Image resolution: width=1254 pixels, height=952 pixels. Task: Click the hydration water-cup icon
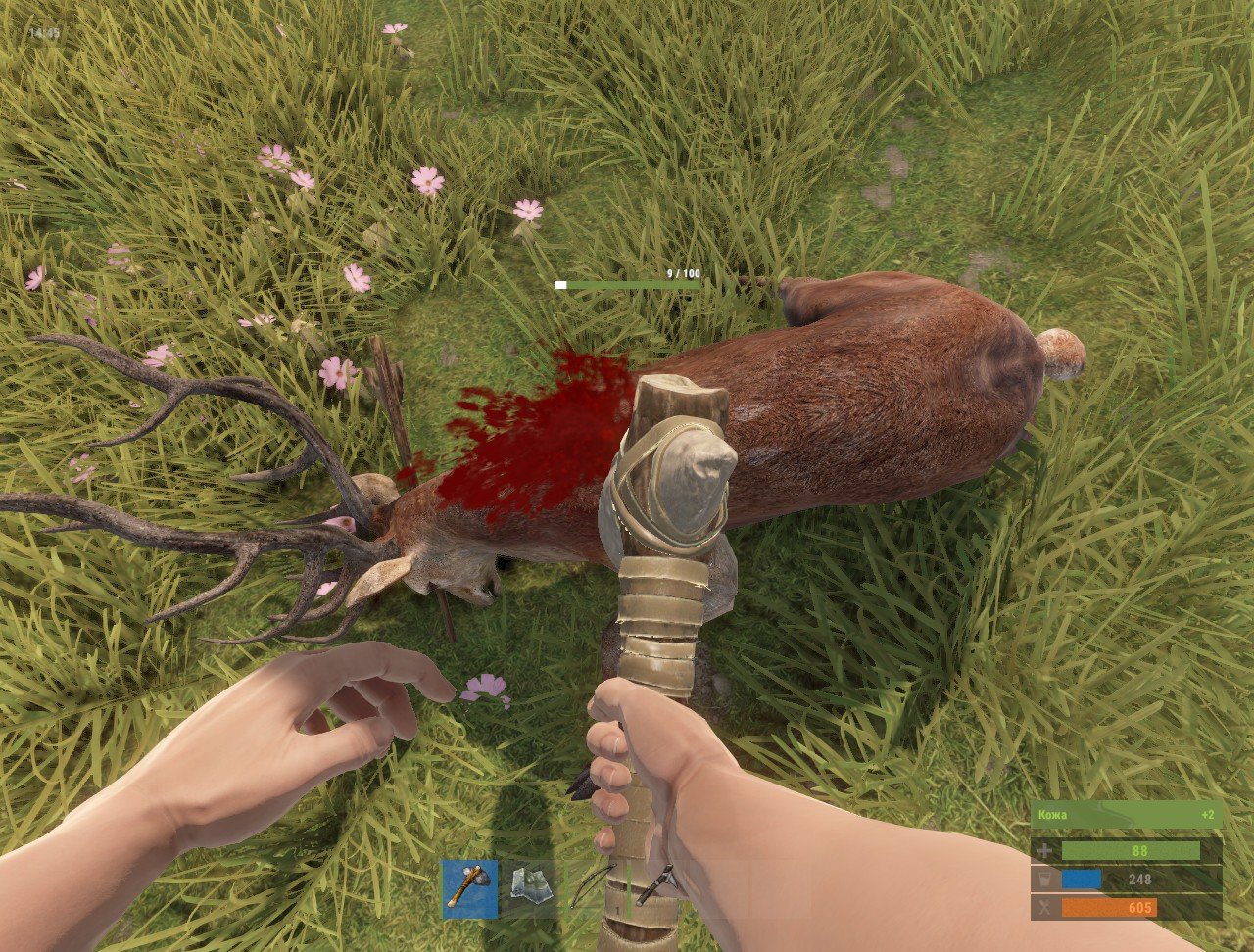tap(1044, 878)
